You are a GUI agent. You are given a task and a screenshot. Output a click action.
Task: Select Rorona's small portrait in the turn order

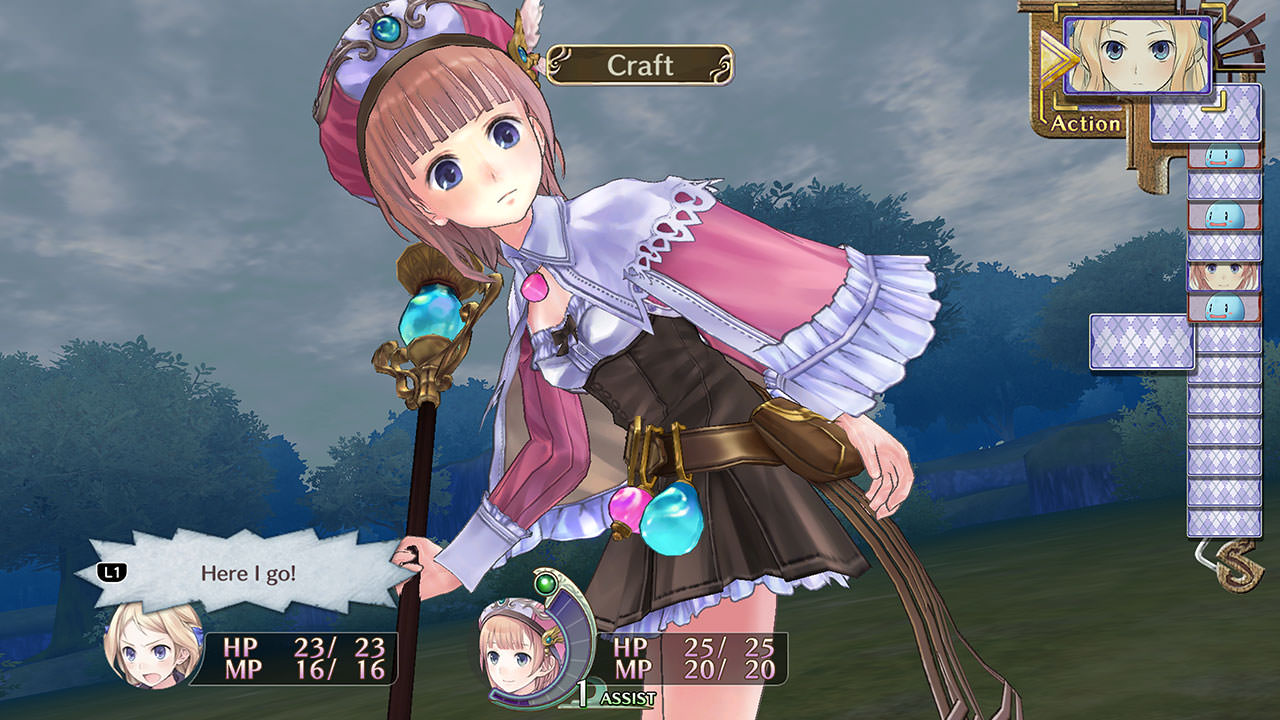coord(1224,277)
